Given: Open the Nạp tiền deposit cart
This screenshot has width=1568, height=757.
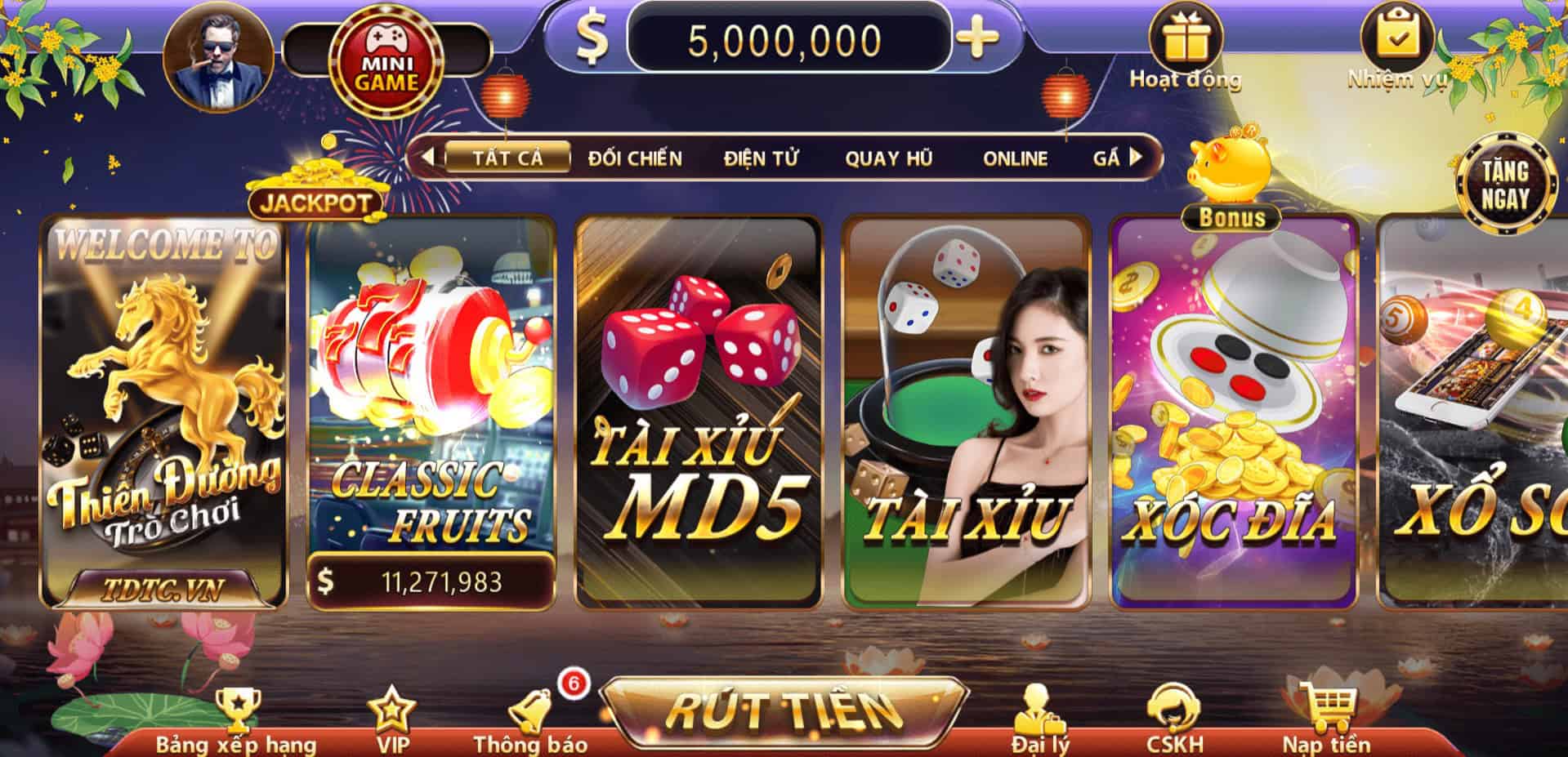Looking at the screenshot, I should [1326, 719].
